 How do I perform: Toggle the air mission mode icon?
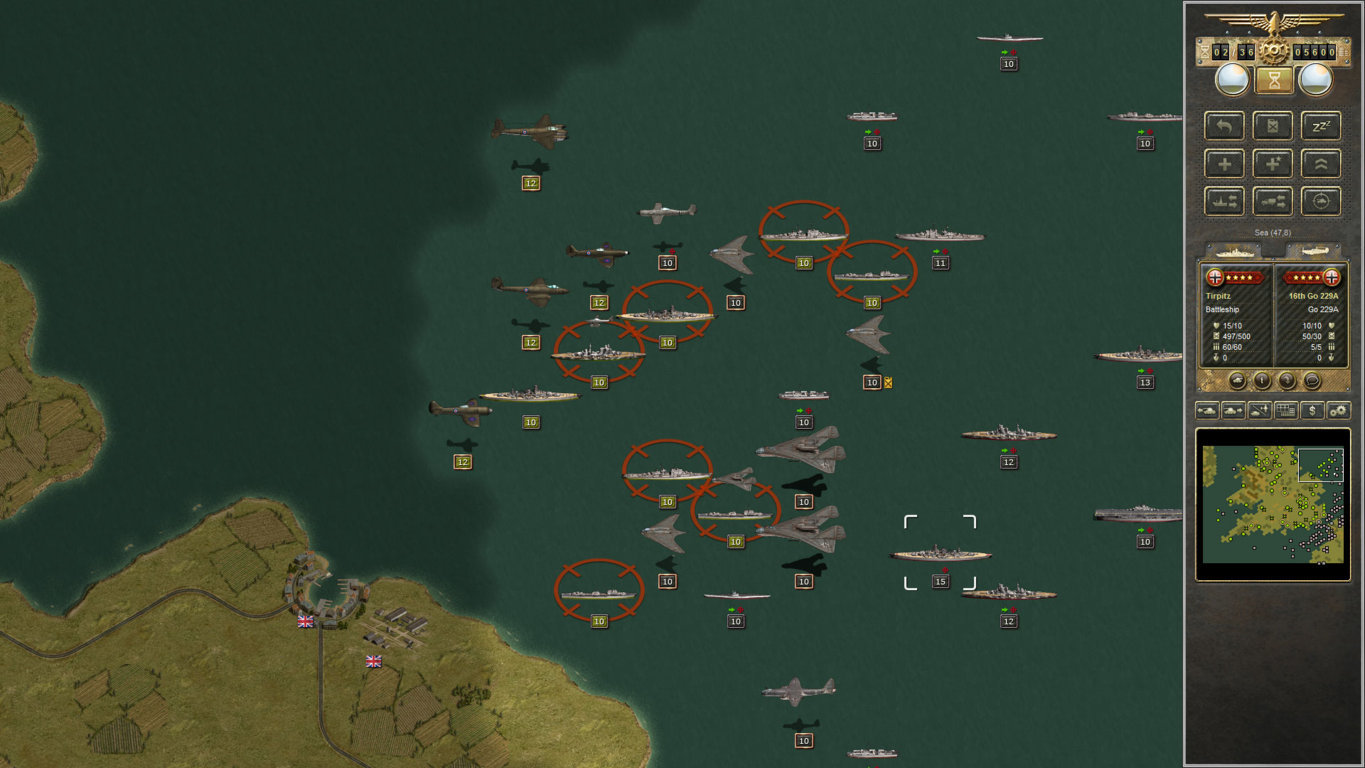coord(1259,411)
